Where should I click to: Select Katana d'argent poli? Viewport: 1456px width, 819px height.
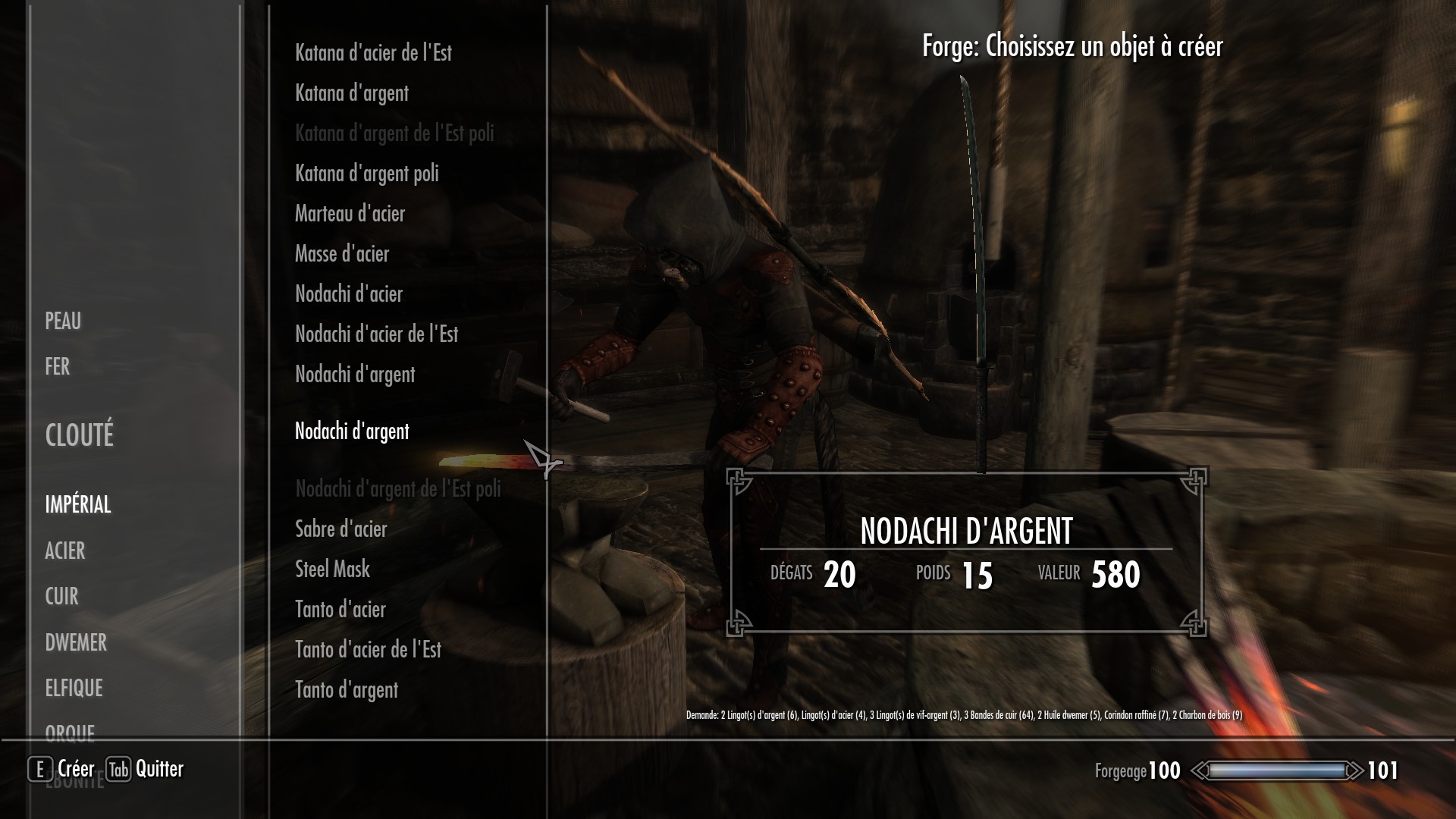click(367, 174)
